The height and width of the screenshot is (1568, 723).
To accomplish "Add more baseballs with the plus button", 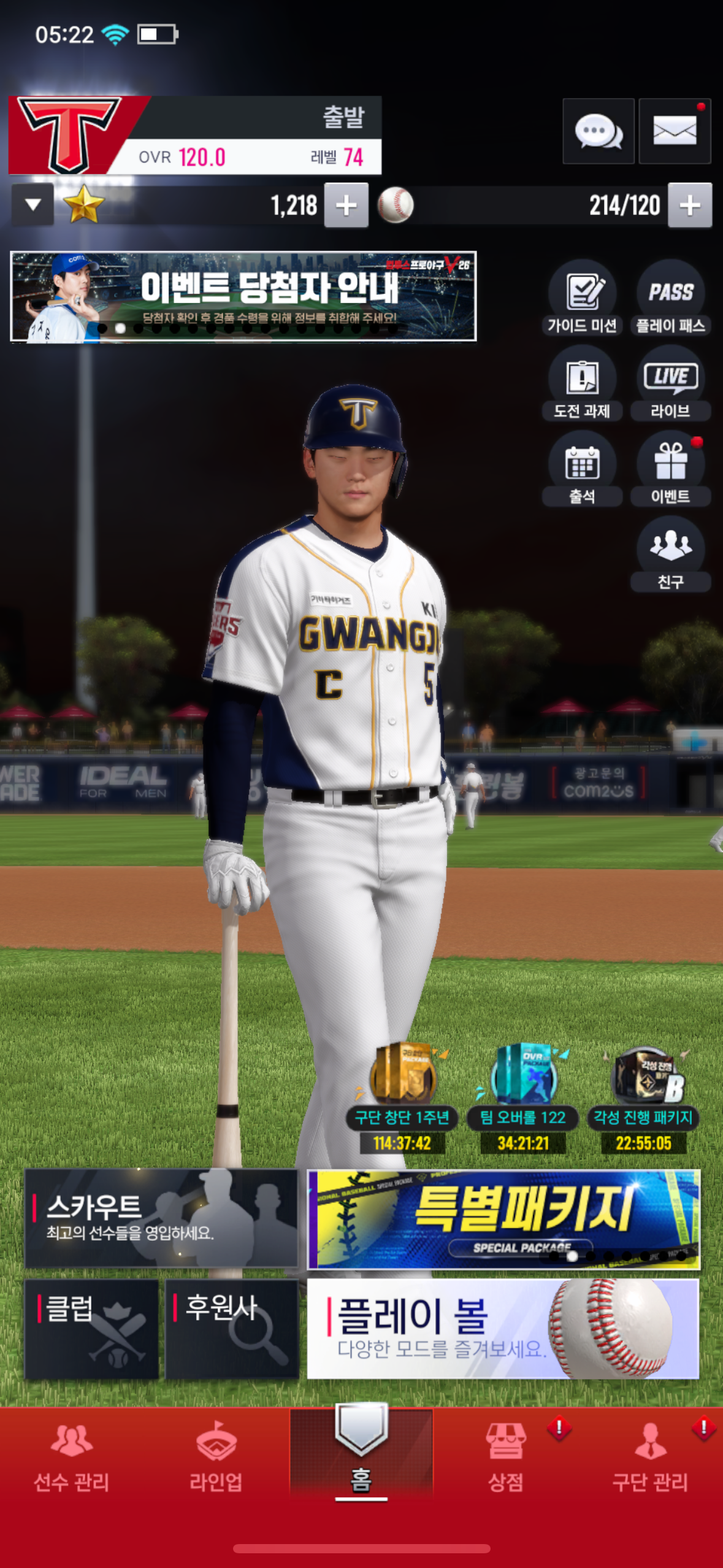I will tap(689, 206).
